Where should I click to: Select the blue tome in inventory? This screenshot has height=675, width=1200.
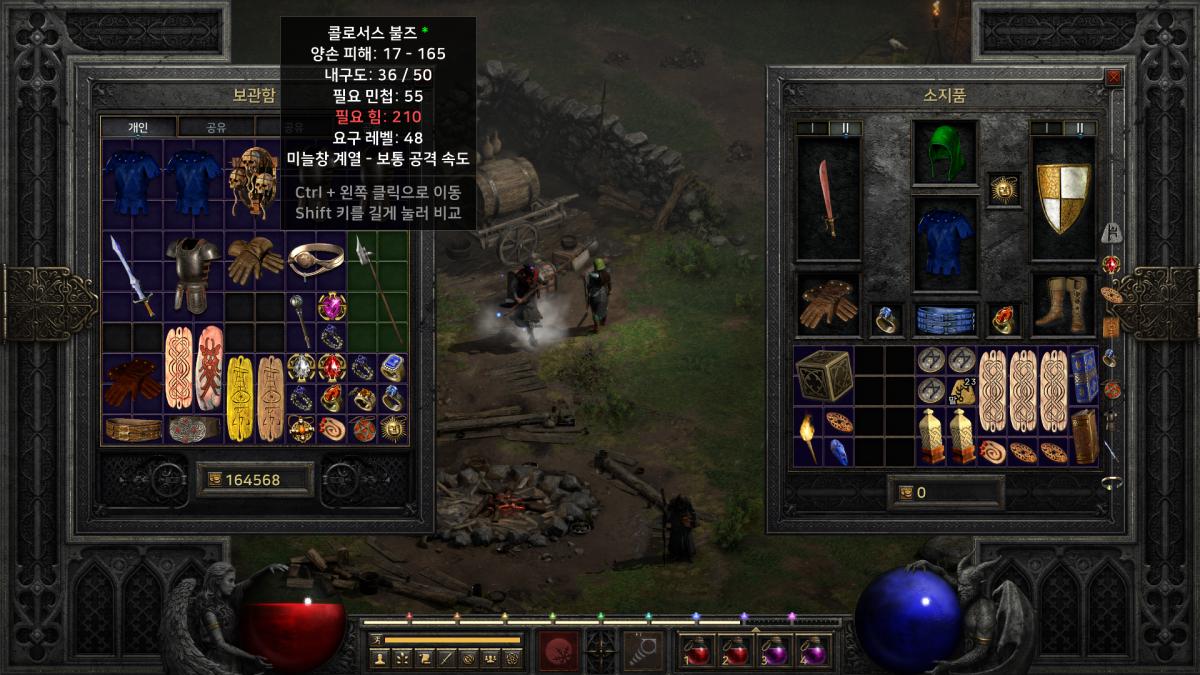(x=1084, y=375)
